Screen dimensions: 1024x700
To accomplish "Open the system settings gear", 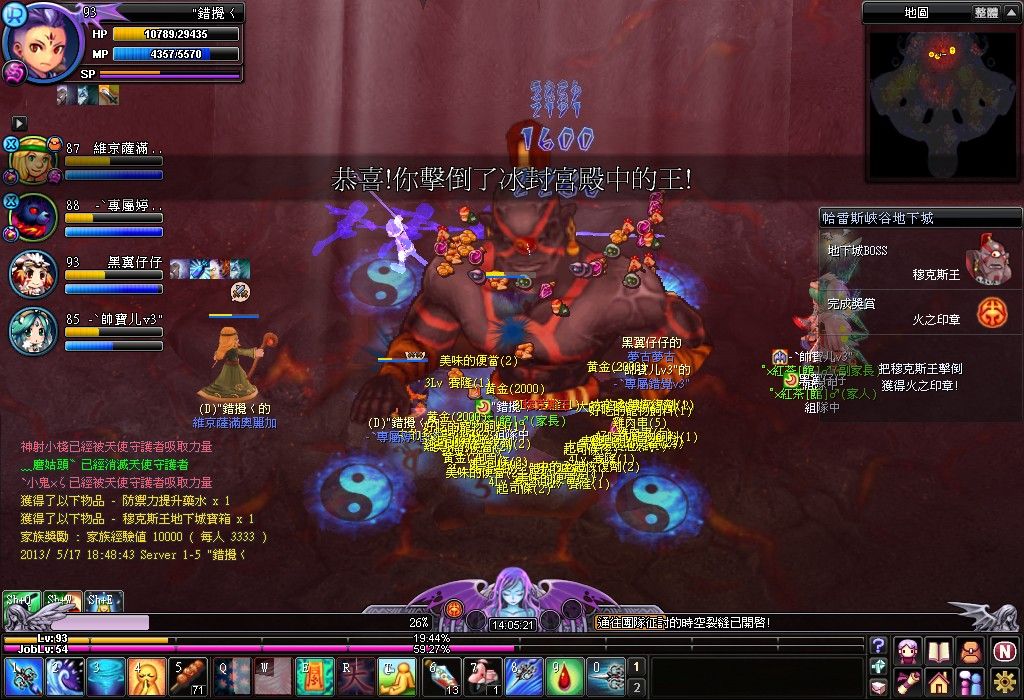I will click(1004, 682).
